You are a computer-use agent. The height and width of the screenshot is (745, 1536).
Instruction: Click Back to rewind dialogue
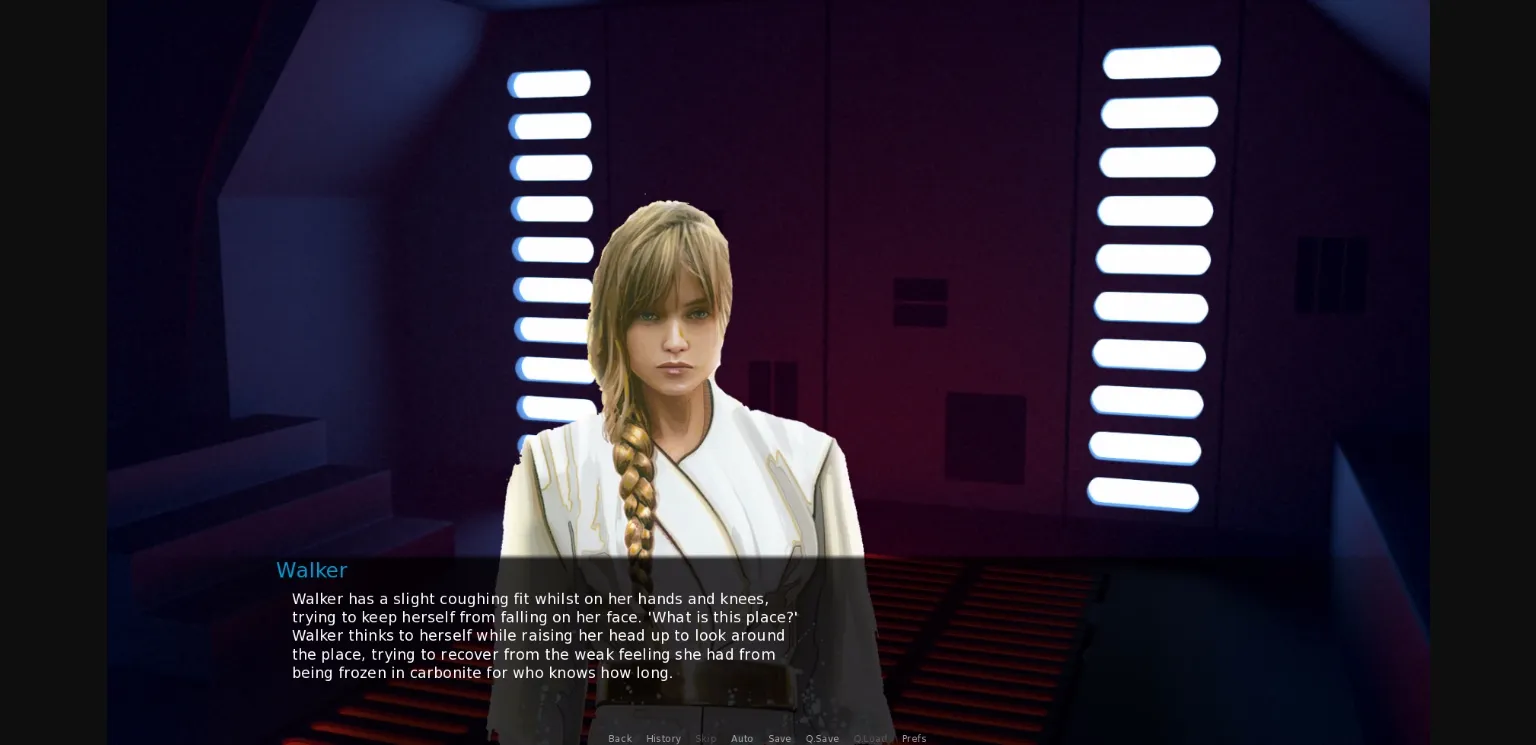(620, 738)
